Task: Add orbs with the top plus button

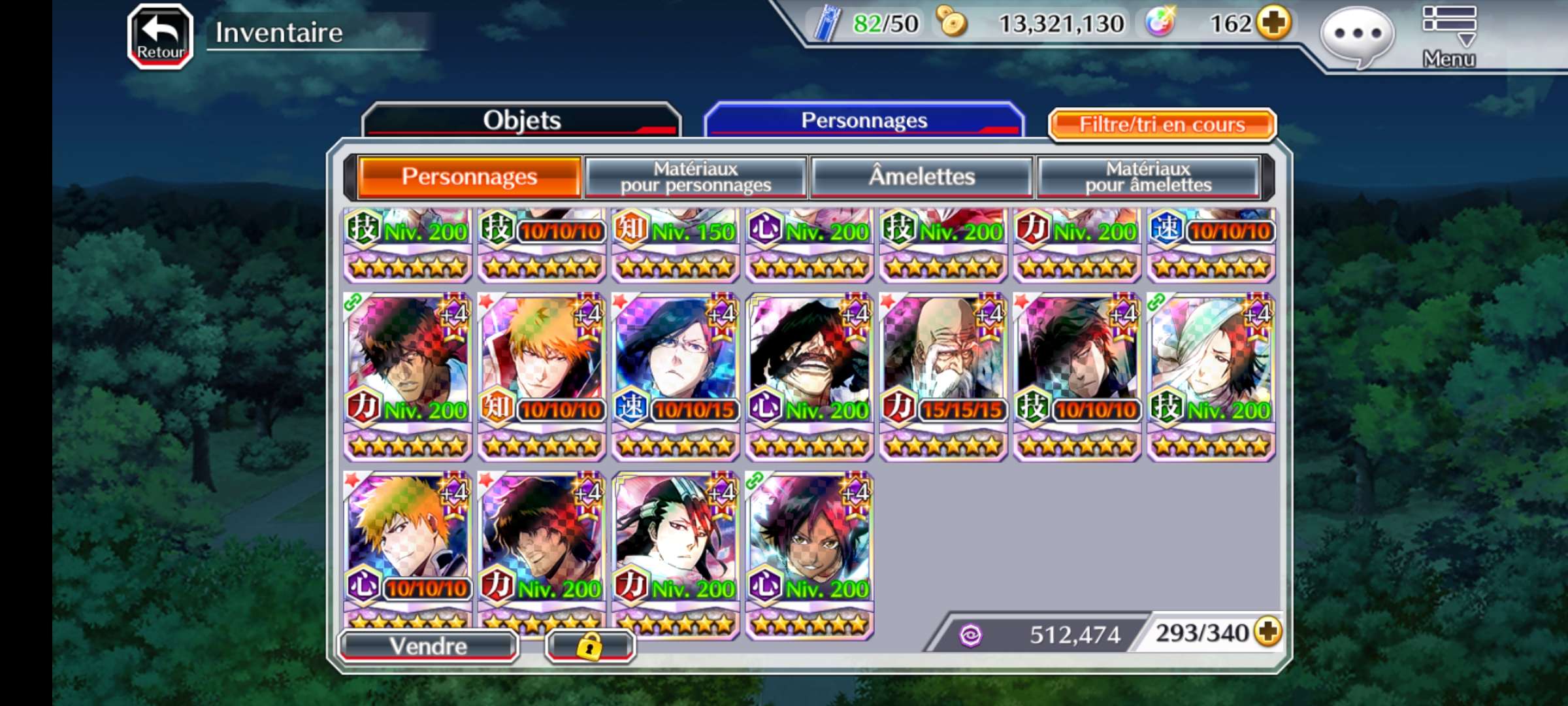Action: tap(1274, 24)
